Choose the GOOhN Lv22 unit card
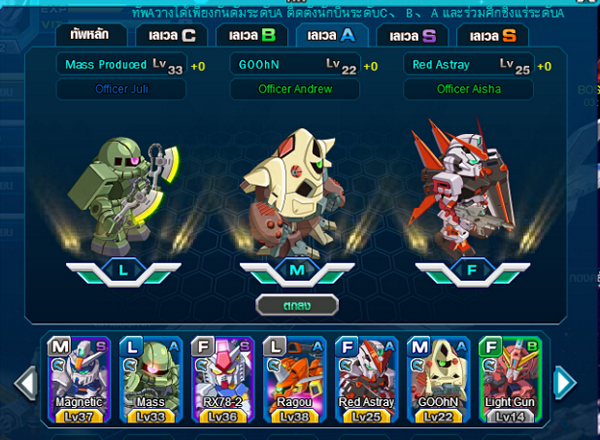600x440 pixels. tap(437, 378)
